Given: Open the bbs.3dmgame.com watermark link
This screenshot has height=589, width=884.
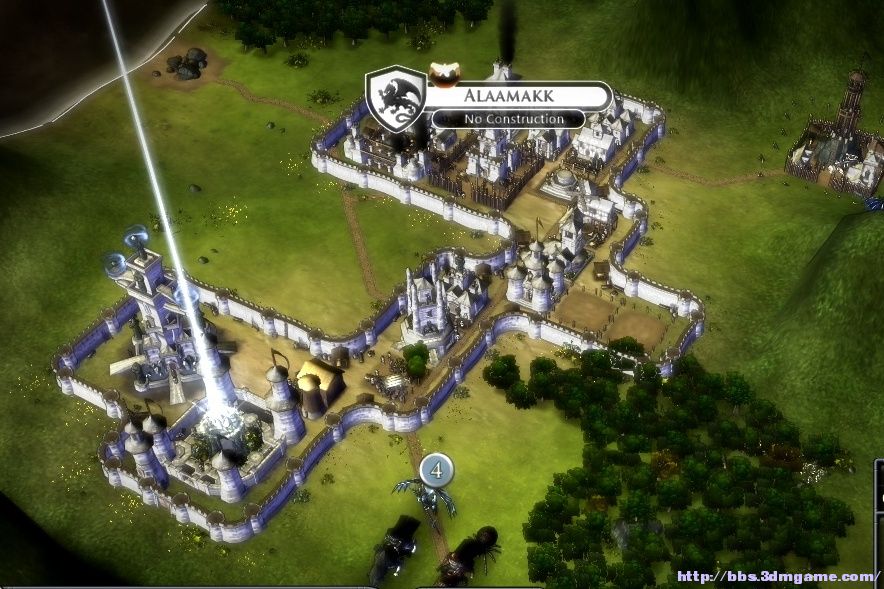Looking at the screenshot, I should pos(776,577).
